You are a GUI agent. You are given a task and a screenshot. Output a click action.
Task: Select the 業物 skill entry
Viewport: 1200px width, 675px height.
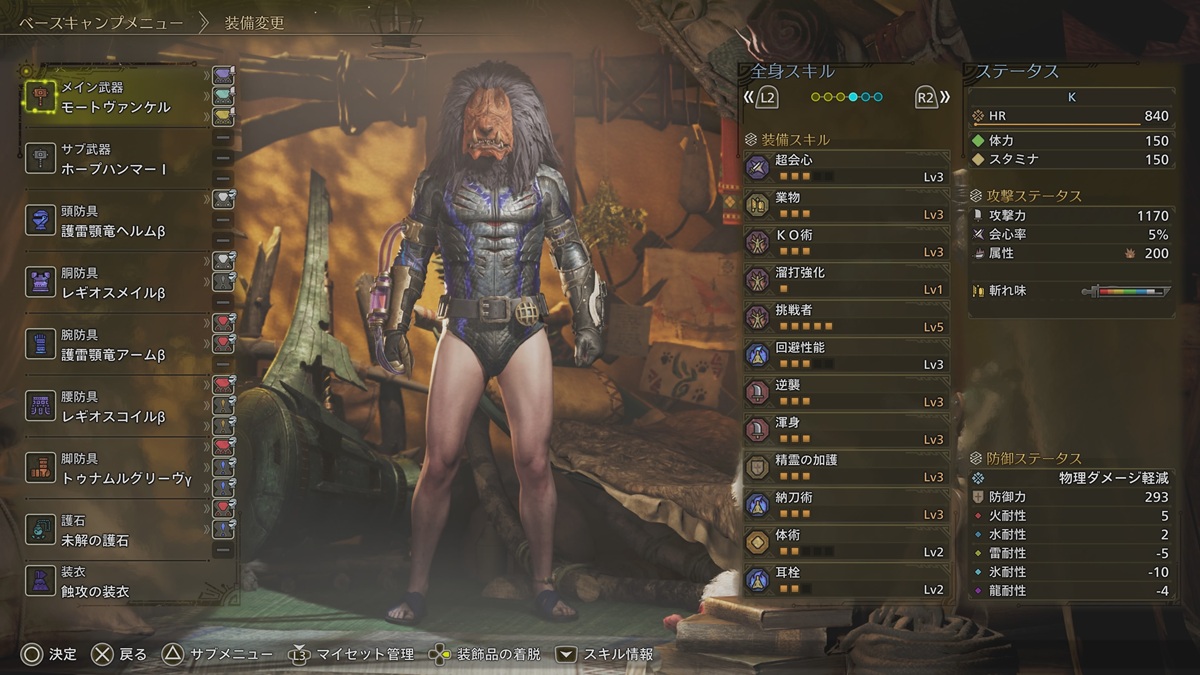(845, 205)
